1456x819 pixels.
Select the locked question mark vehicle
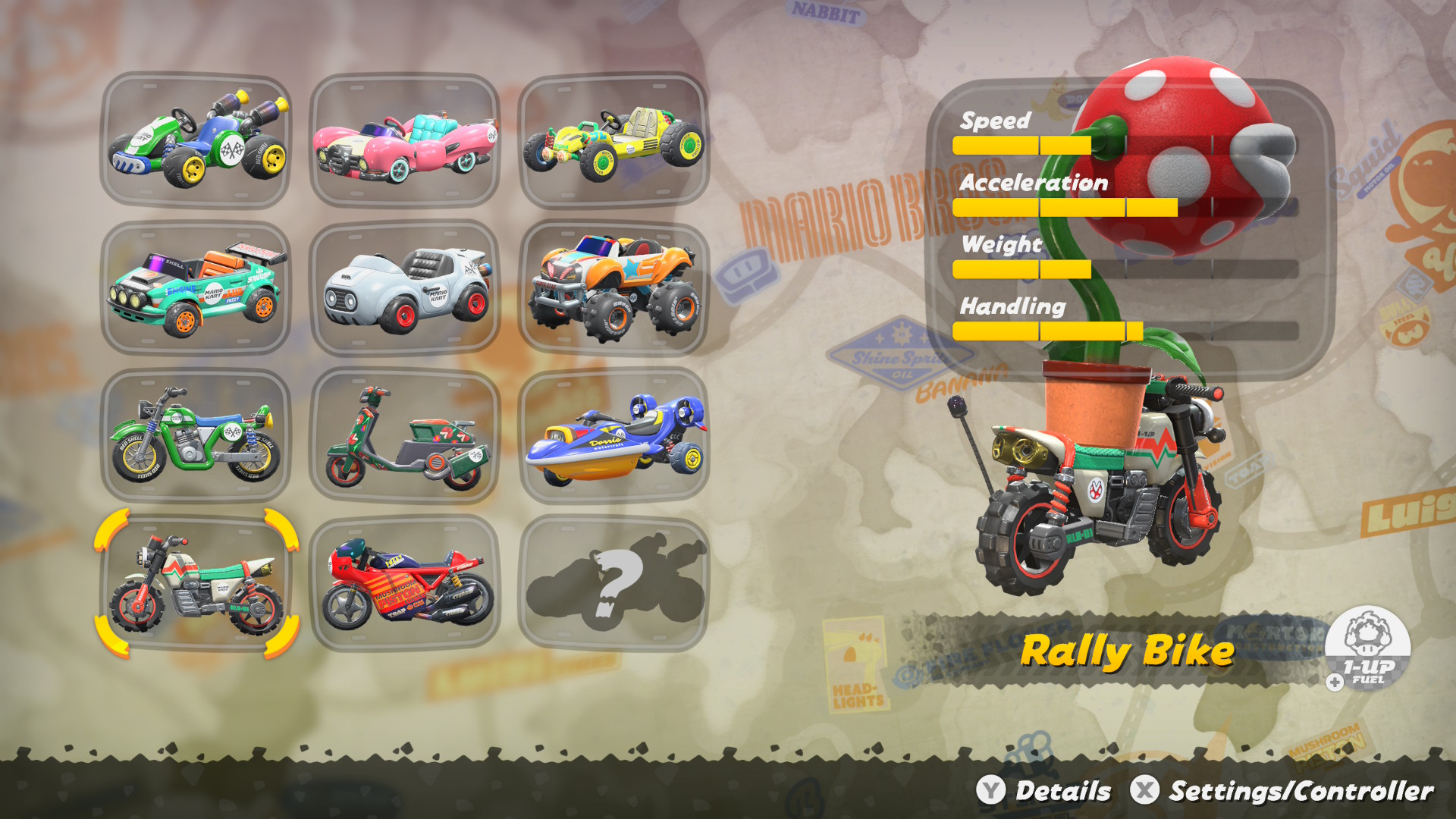[613, 584]
